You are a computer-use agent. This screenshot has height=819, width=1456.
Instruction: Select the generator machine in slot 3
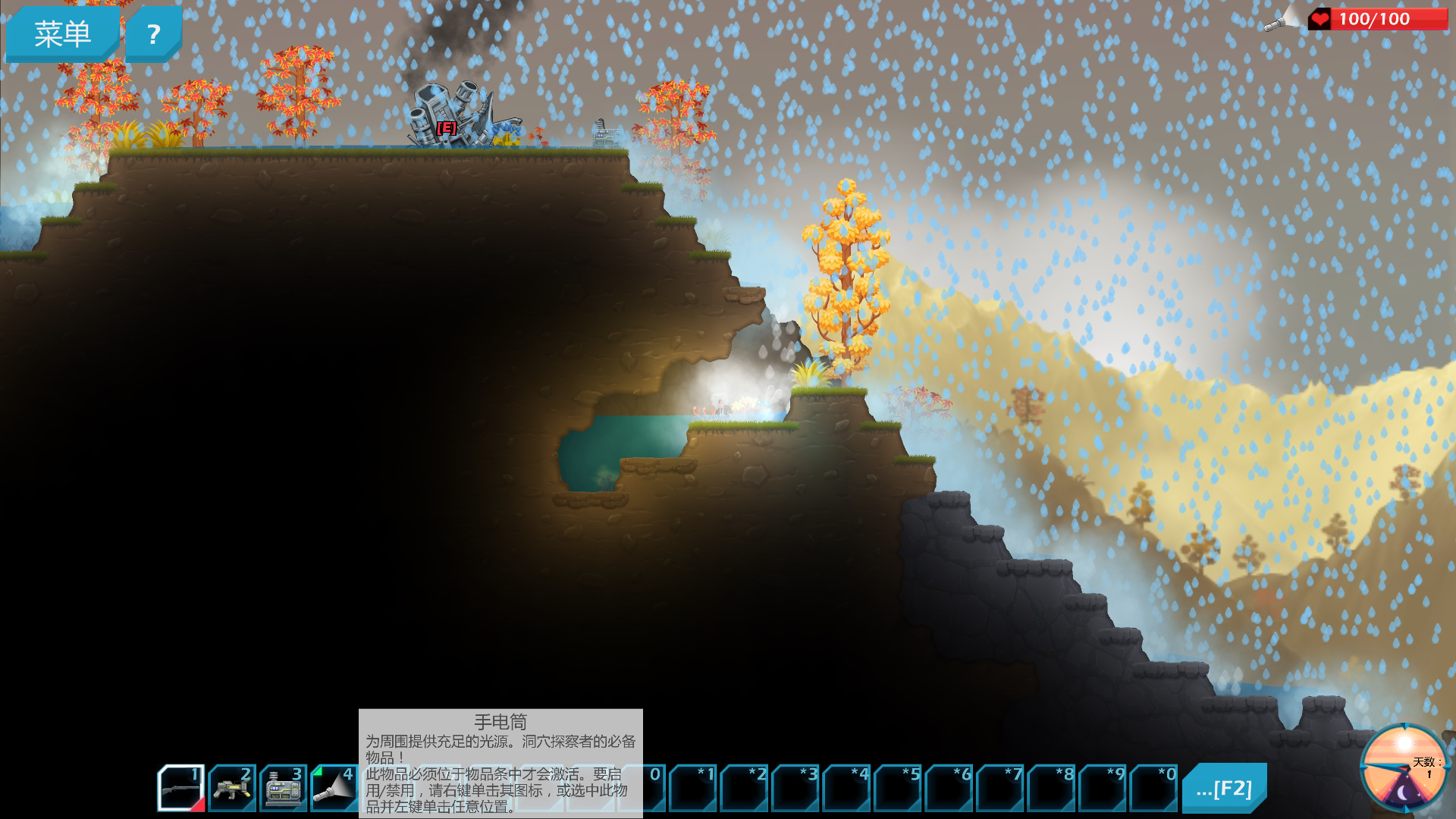(284, 789)
